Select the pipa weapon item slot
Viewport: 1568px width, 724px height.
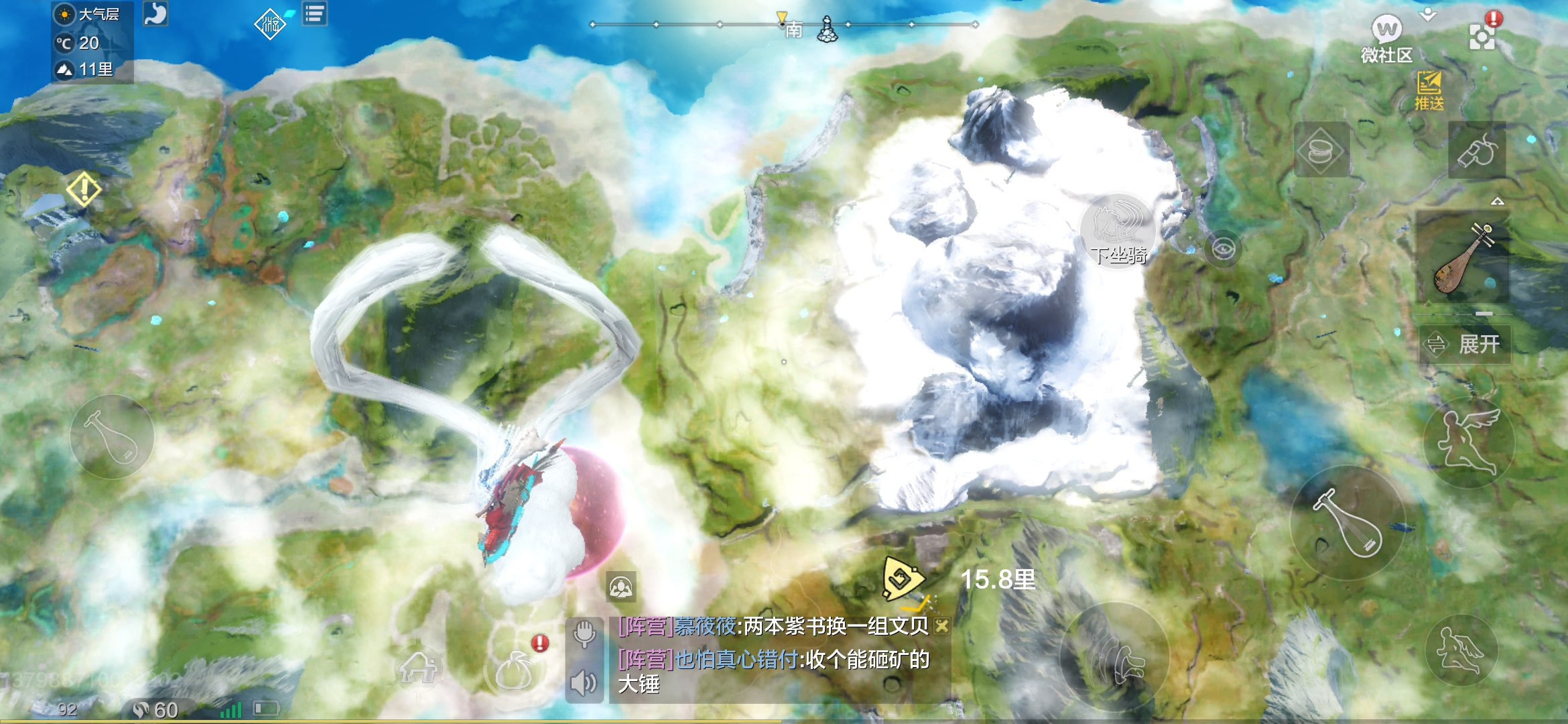[x=1462, y=257]
